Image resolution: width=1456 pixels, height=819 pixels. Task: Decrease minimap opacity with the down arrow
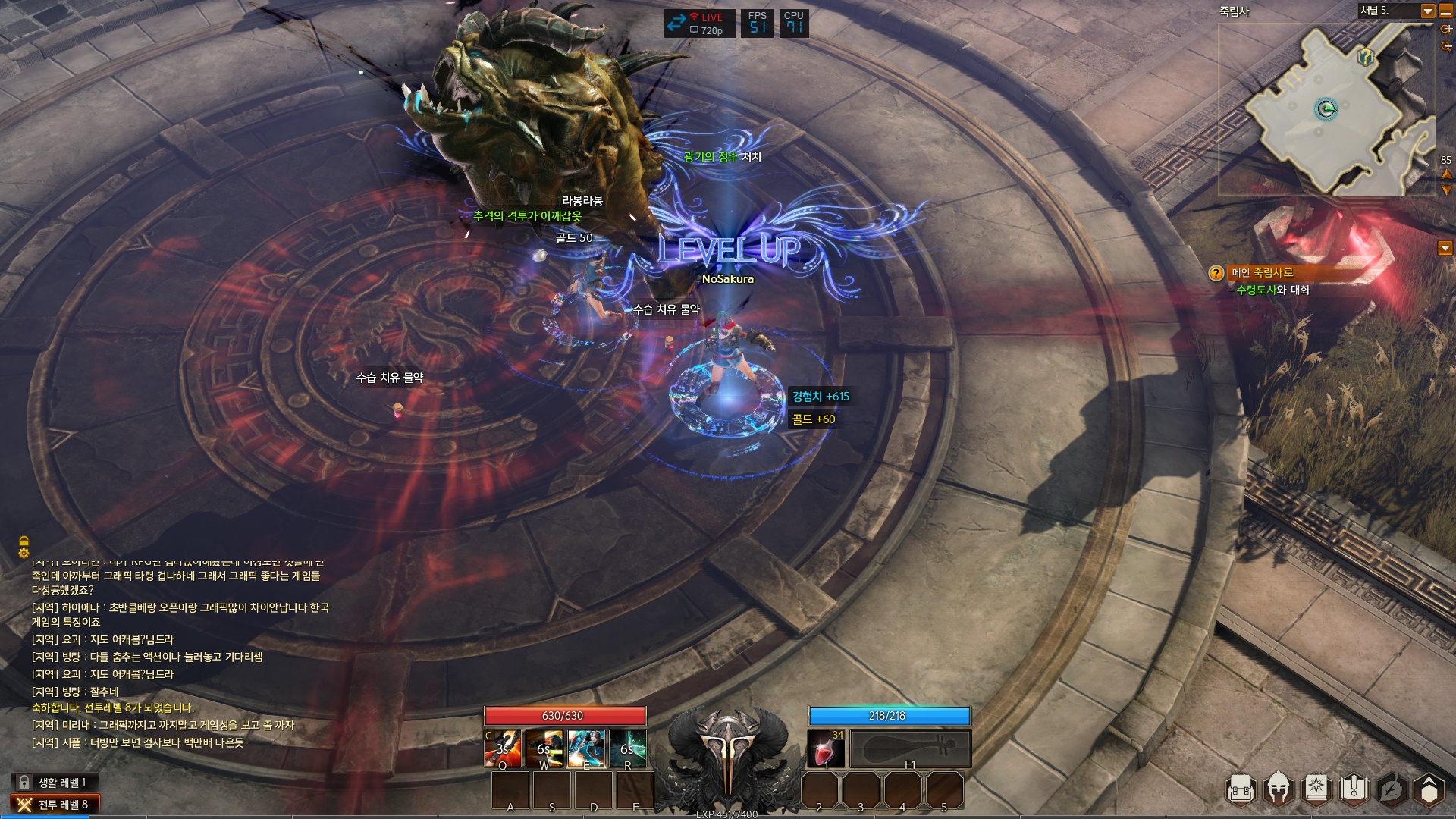click(1446, 190)
